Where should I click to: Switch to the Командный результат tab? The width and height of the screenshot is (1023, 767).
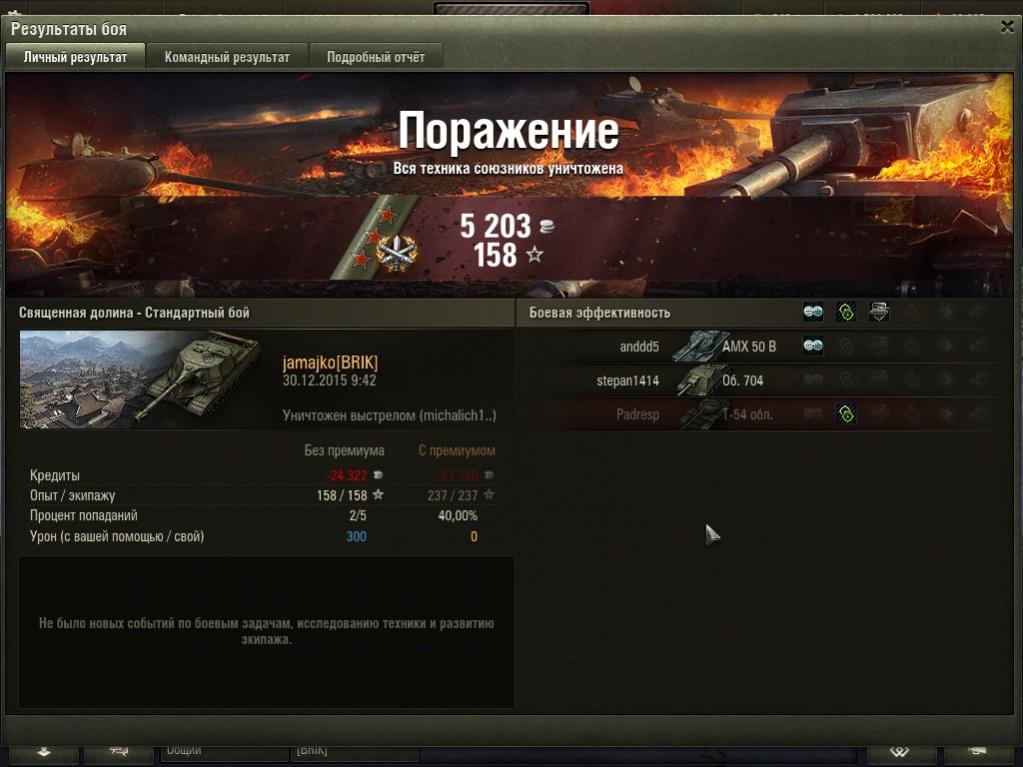227,57
